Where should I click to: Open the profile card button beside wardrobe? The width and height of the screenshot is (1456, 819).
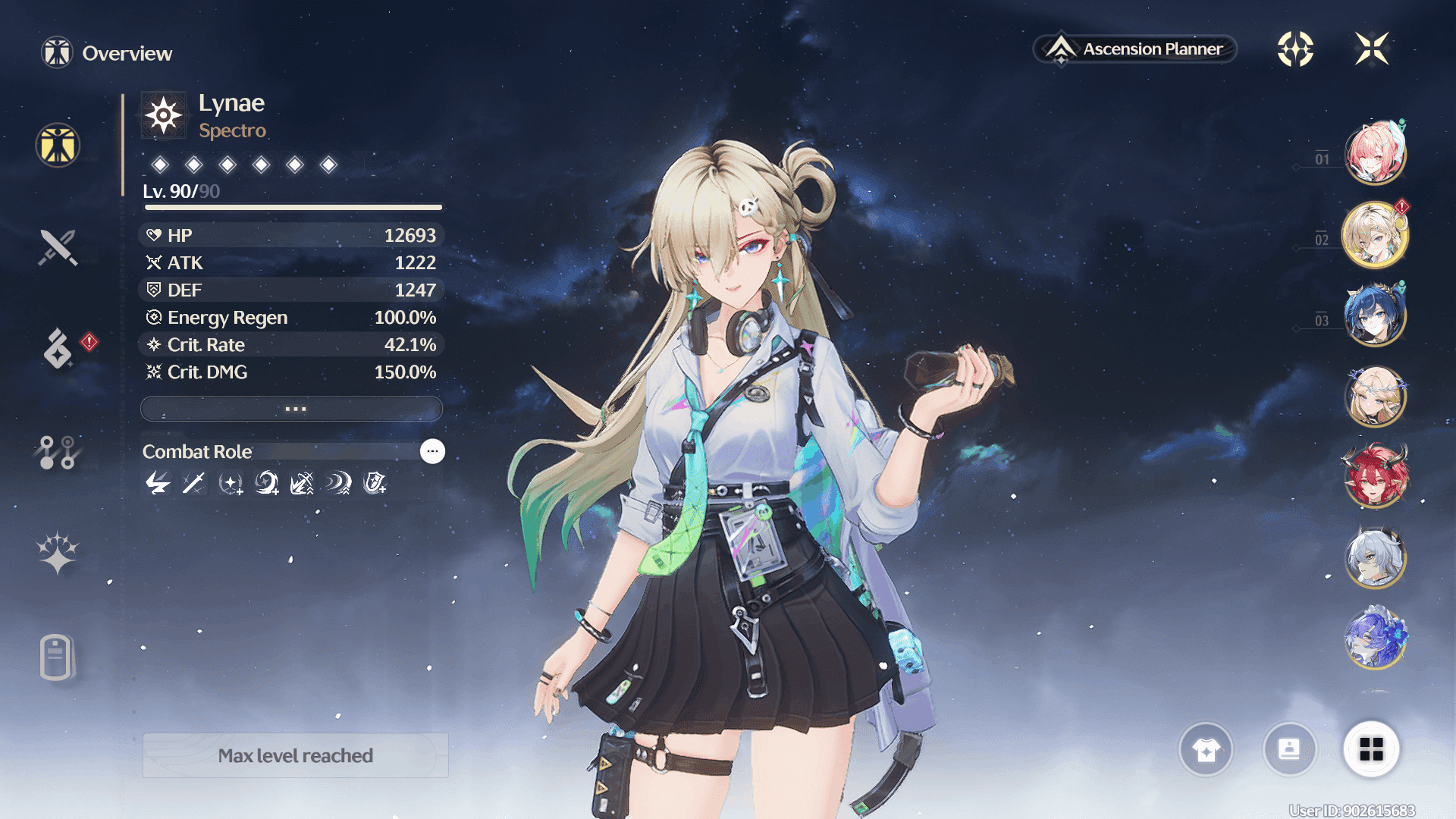pos(1289,750)
